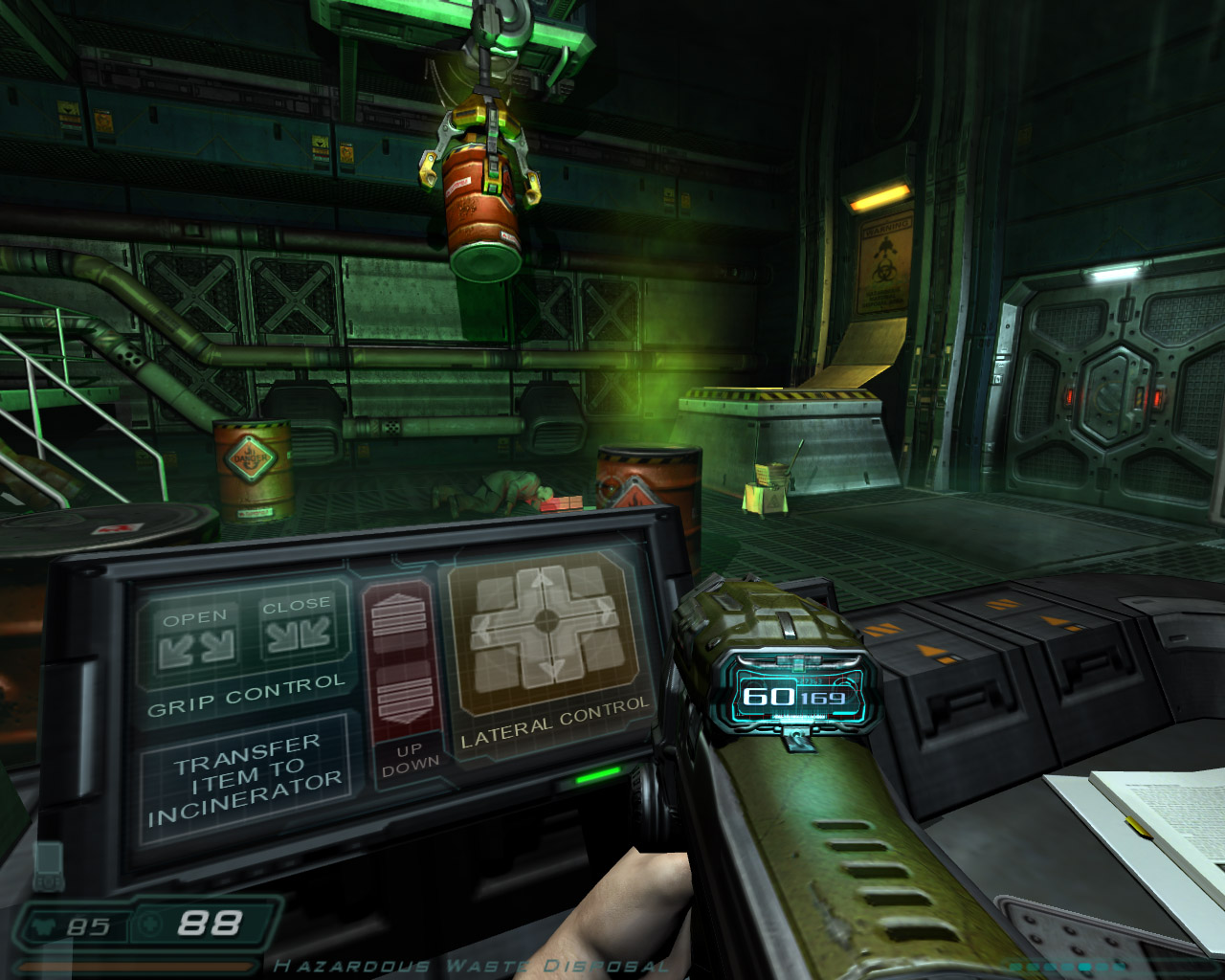The height and width of the screenshot is (980, 1225).
Task: Select the Hazardous Waste Disposal title text
Action: point(471,965)
